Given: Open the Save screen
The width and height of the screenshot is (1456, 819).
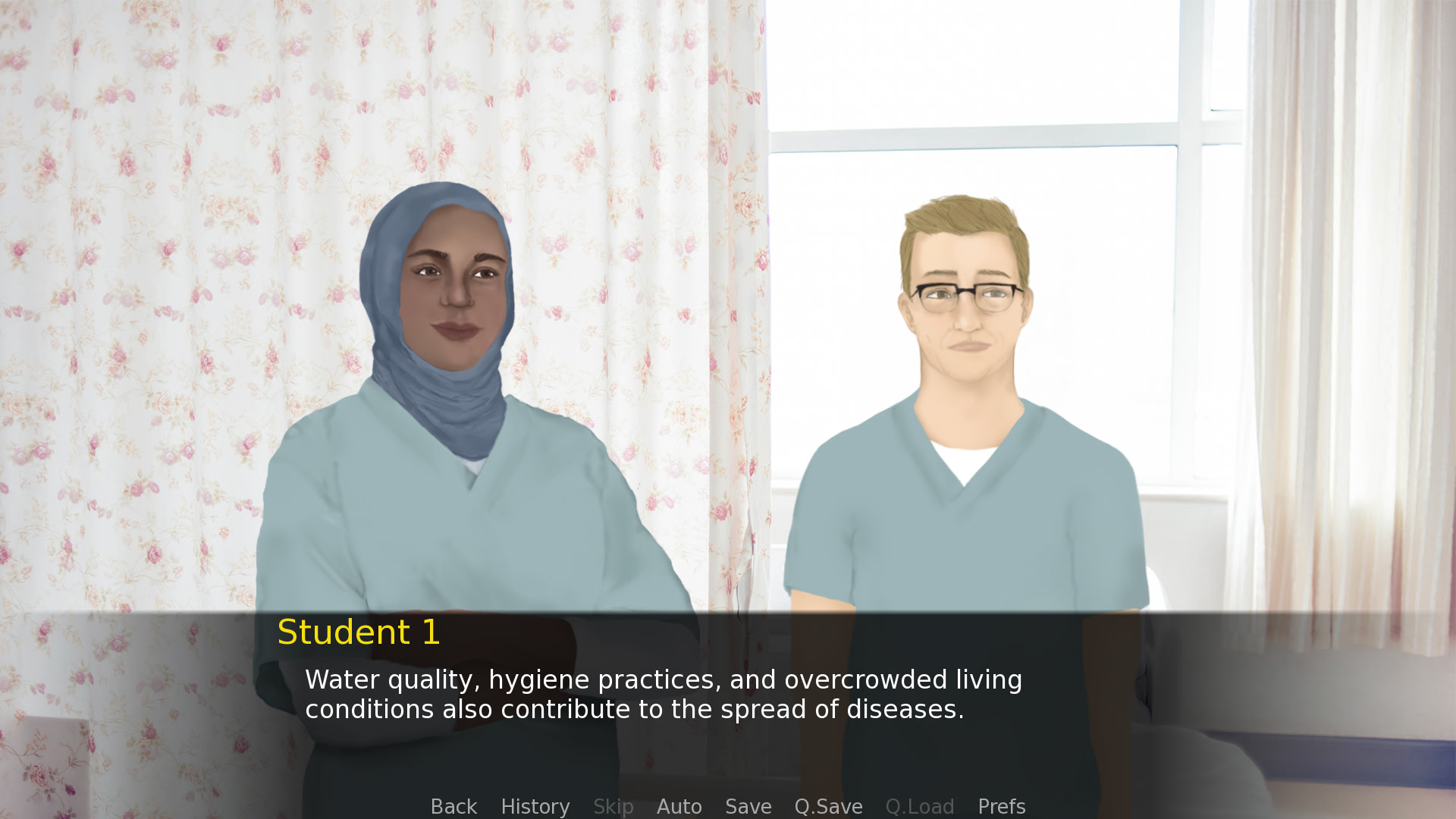Looking at the screenshot, I should [748, 807].
